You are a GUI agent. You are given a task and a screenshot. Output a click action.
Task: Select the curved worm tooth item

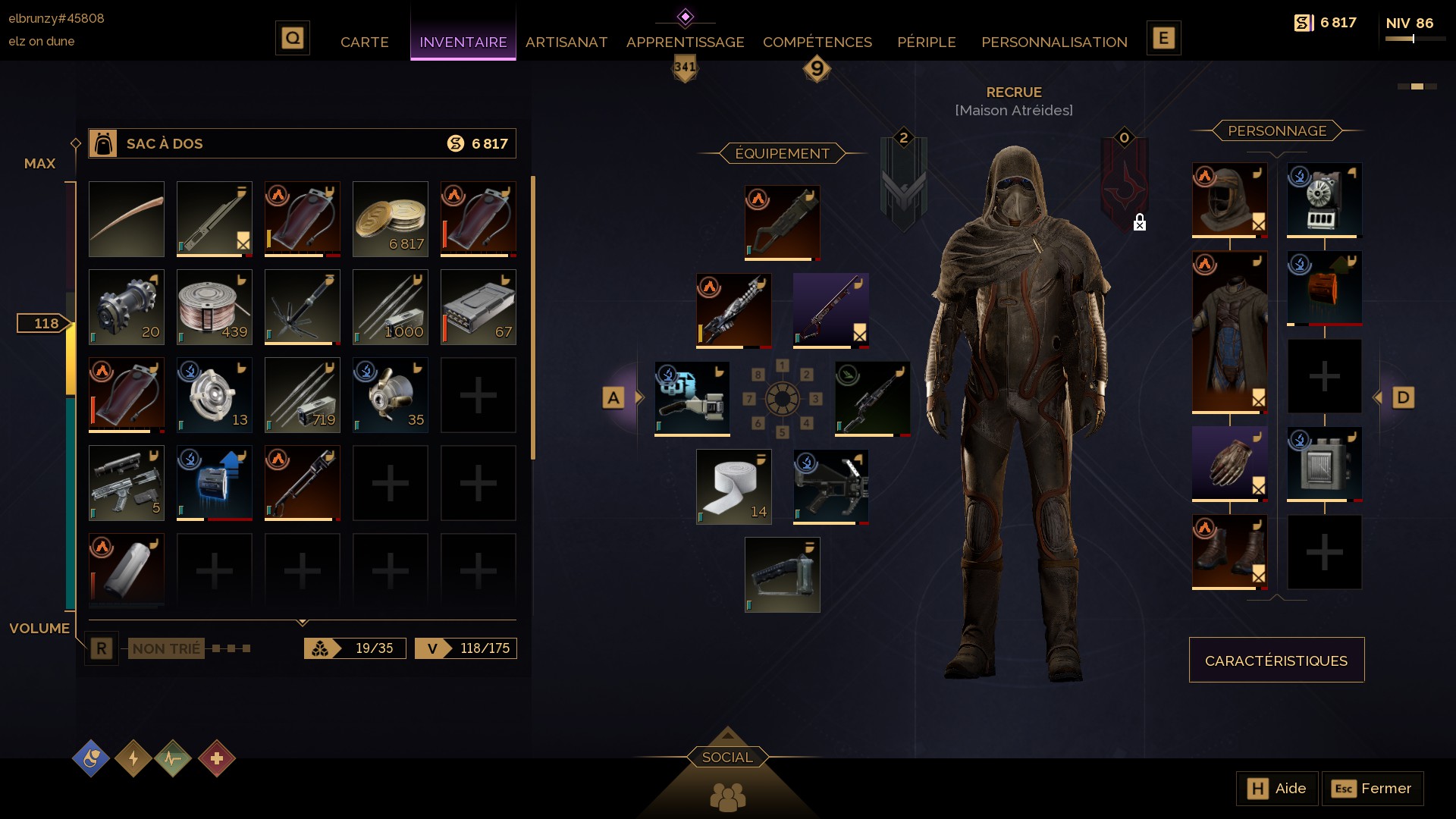tap(127, 219)
